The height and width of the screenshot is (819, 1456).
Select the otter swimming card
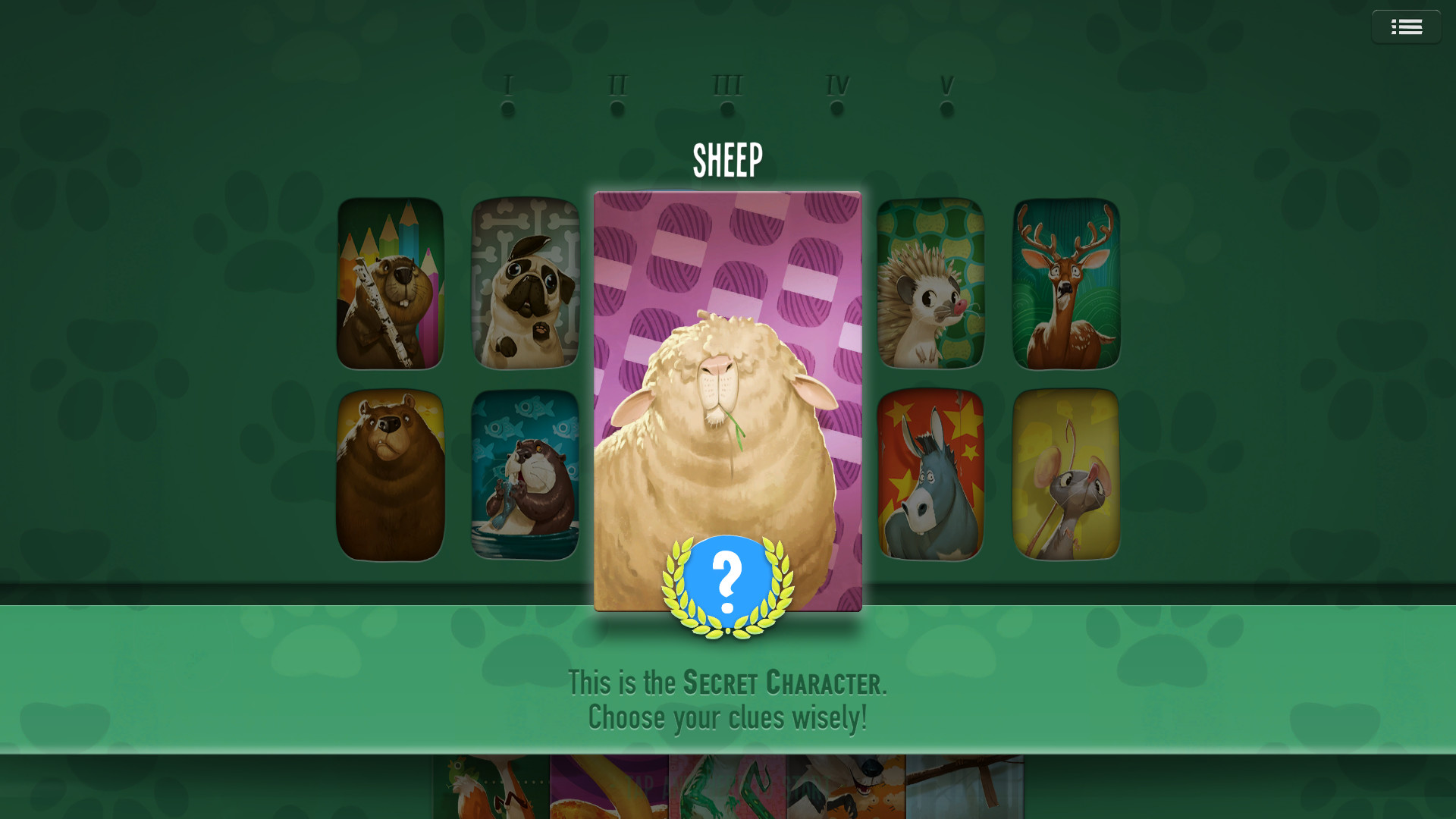pyautogui.click(x=524, y=472)
